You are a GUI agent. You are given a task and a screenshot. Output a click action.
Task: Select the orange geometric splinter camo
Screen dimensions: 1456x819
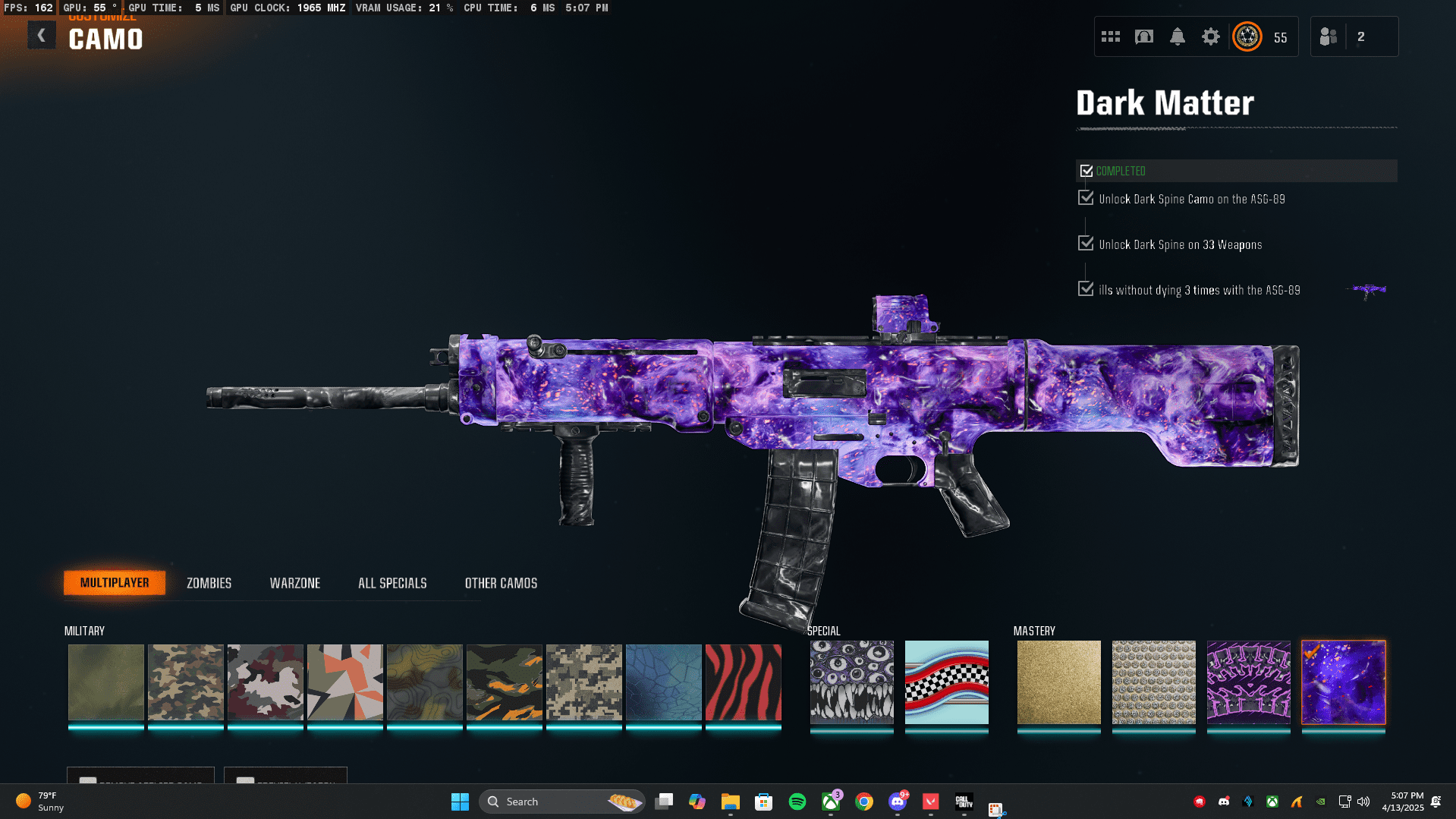pyautogui.click(x=344, y=682)
